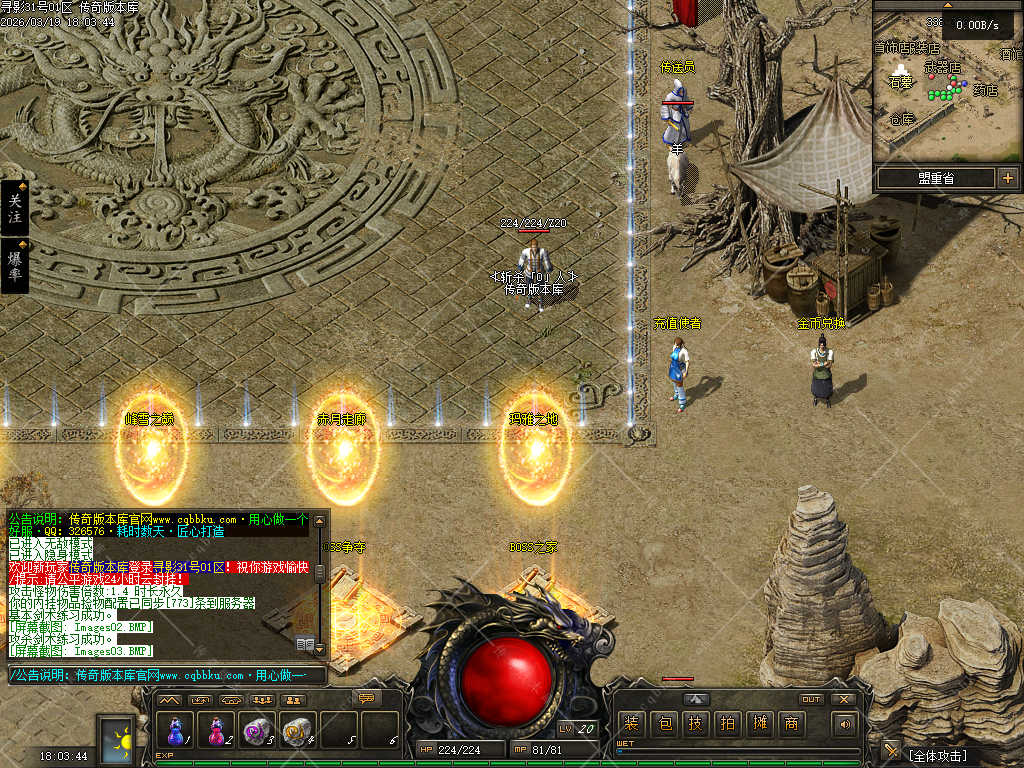This screenshot has width=1024, height=768.
Task: Use the blue potion in slot 1
Action: 178,730
